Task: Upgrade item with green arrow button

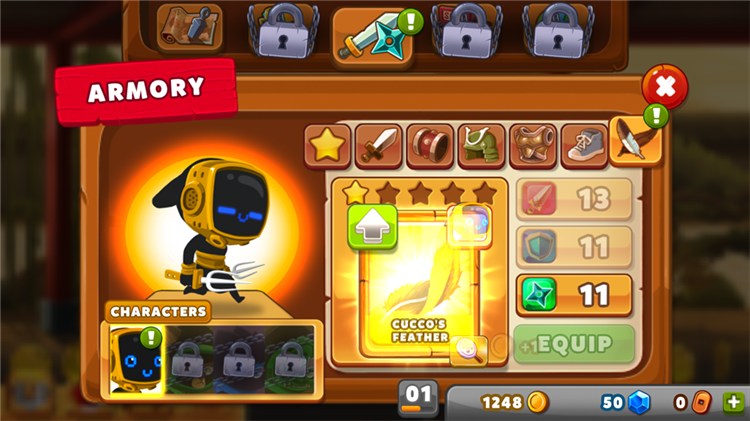Action: [372, 227]
